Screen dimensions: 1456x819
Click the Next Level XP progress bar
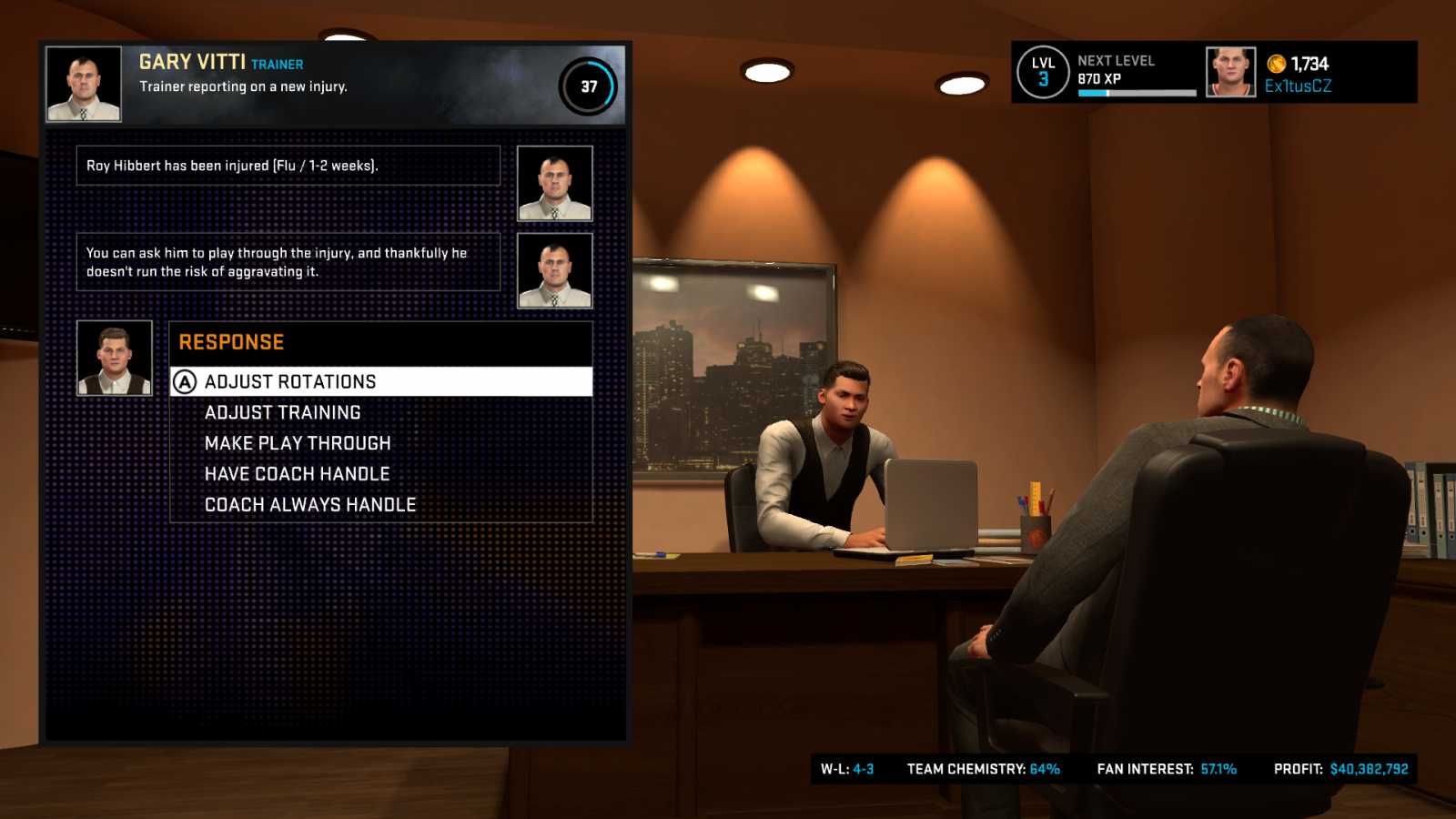[x=1137, y=92]
